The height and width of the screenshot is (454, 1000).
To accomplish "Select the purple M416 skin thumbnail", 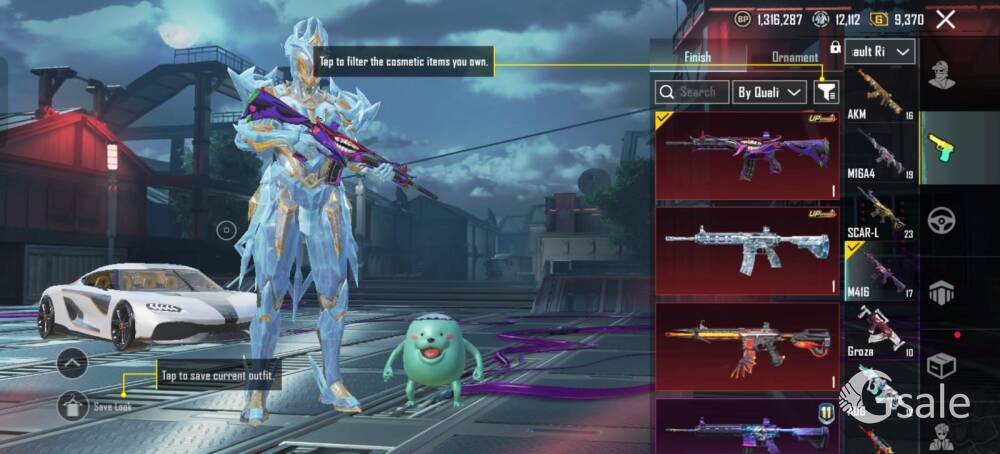I will click(x=747, y=156).
